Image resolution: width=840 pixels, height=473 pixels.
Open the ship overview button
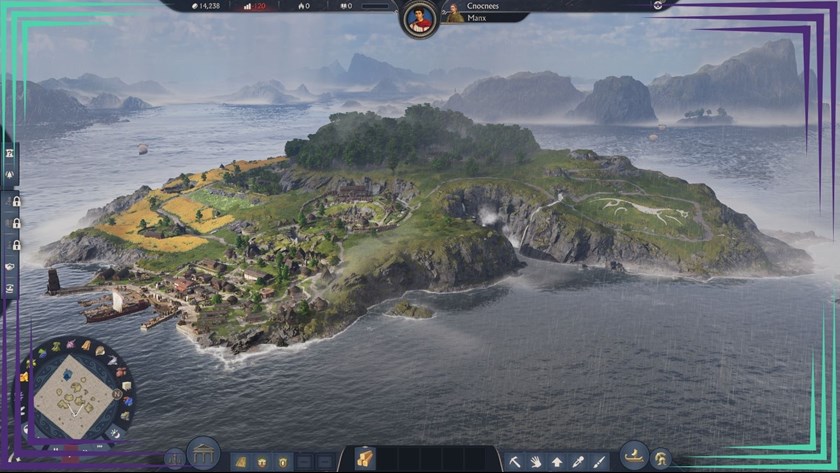point(634,455)
